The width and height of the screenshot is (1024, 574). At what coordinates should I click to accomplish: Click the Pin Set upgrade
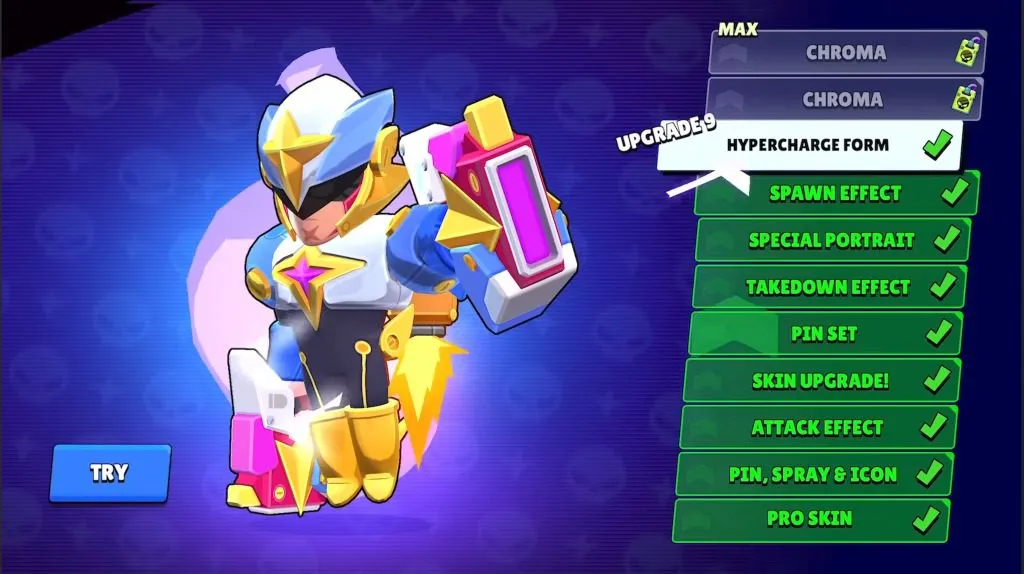click(824, 333)
